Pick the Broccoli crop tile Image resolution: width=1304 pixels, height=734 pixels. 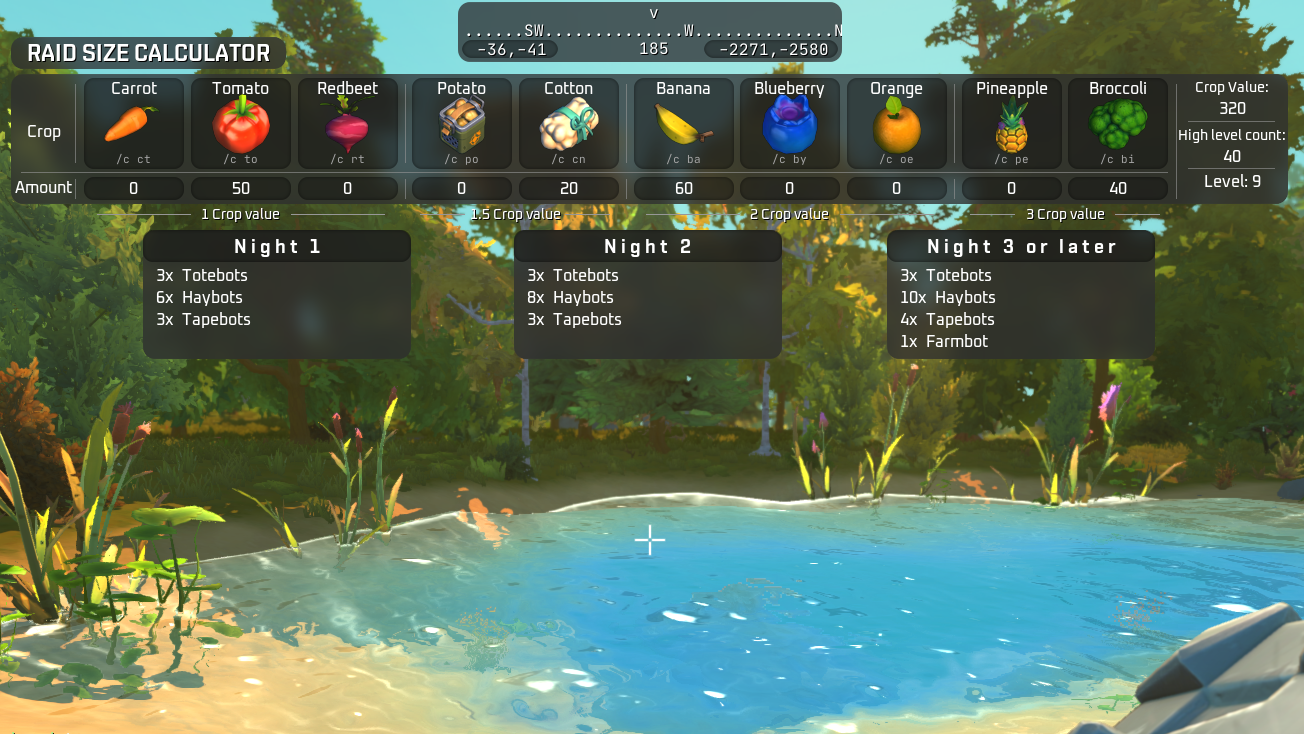click(x=1118, y=124)
